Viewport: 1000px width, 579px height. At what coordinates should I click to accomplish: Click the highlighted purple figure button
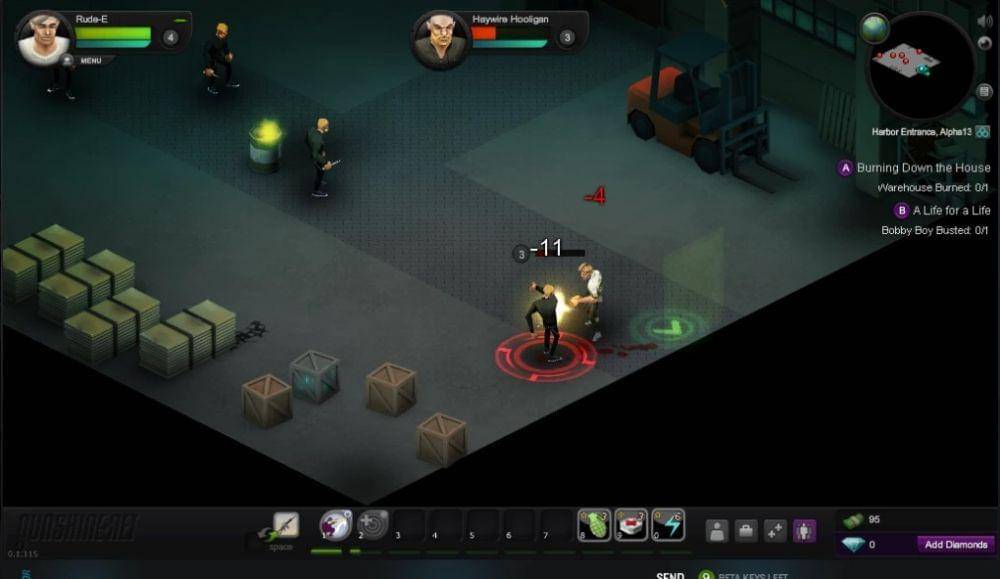tap(804, 531)
